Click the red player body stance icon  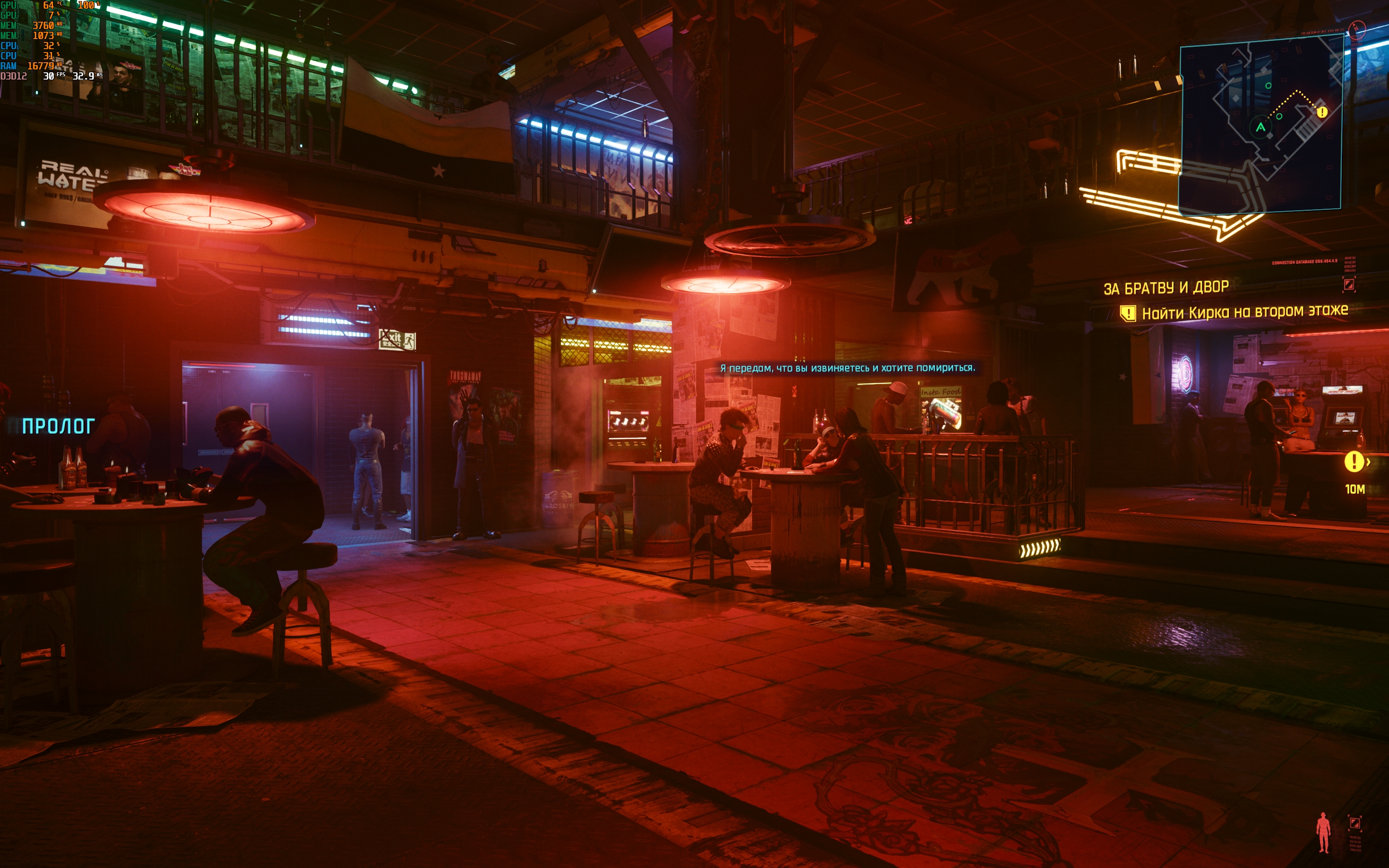pyautogui.click(x=1323, y=832)
